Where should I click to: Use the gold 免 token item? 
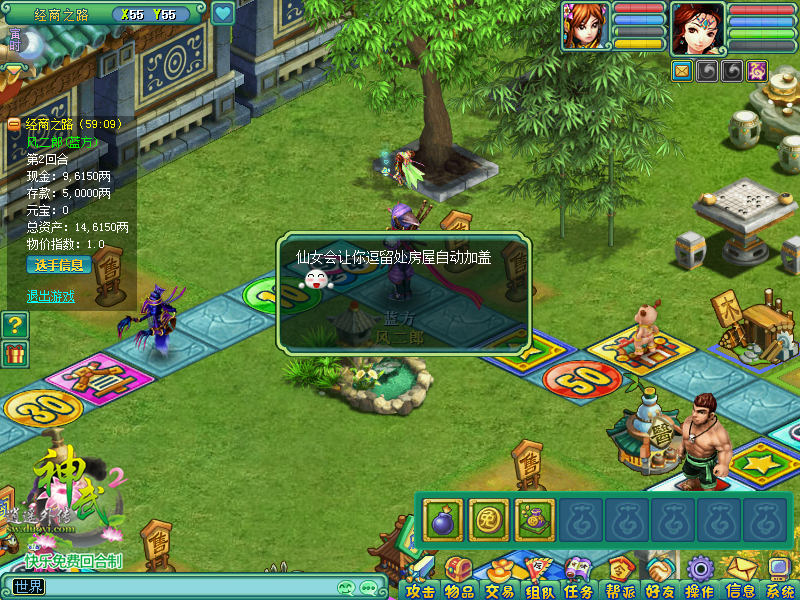click(x=489, y=520)
